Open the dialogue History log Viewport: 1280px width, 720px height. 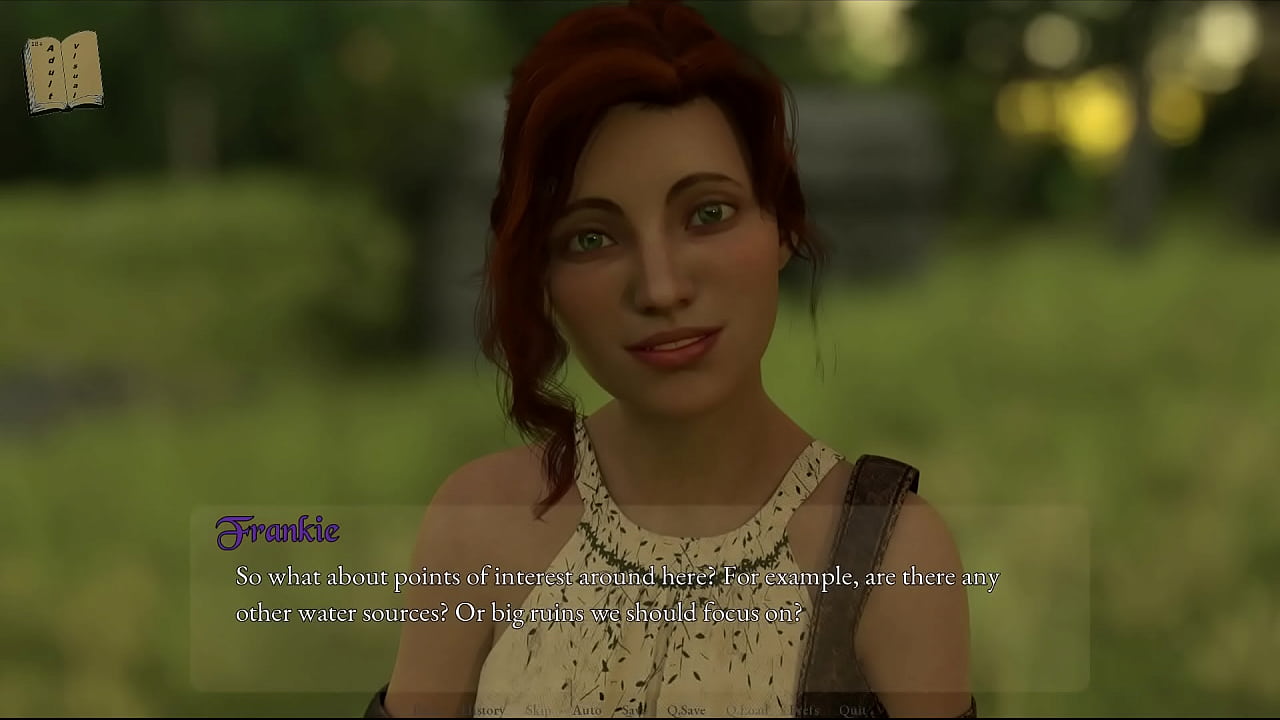tap(487, 710)
